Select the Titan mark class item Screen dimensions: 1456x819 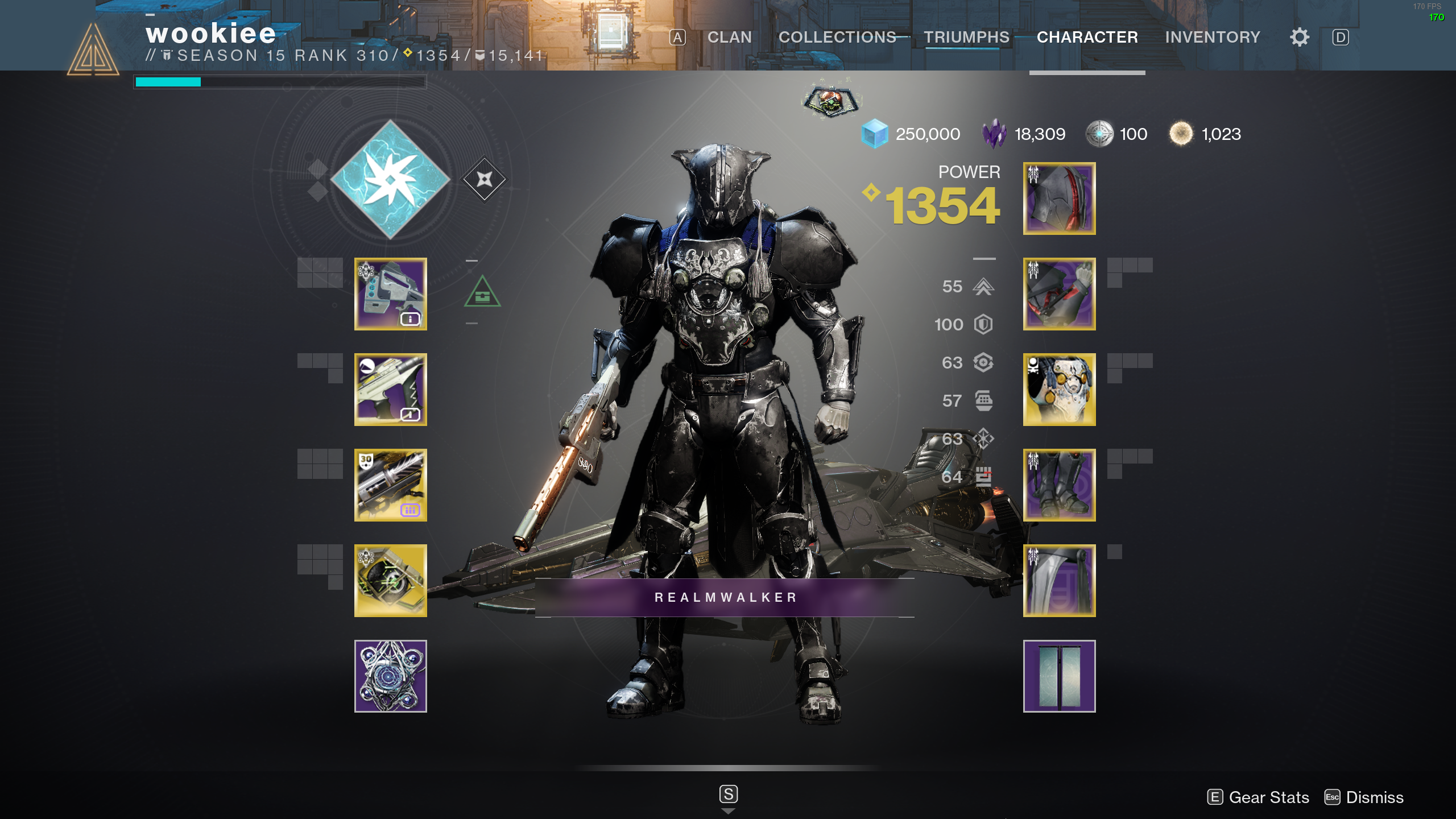point(1059,581)
